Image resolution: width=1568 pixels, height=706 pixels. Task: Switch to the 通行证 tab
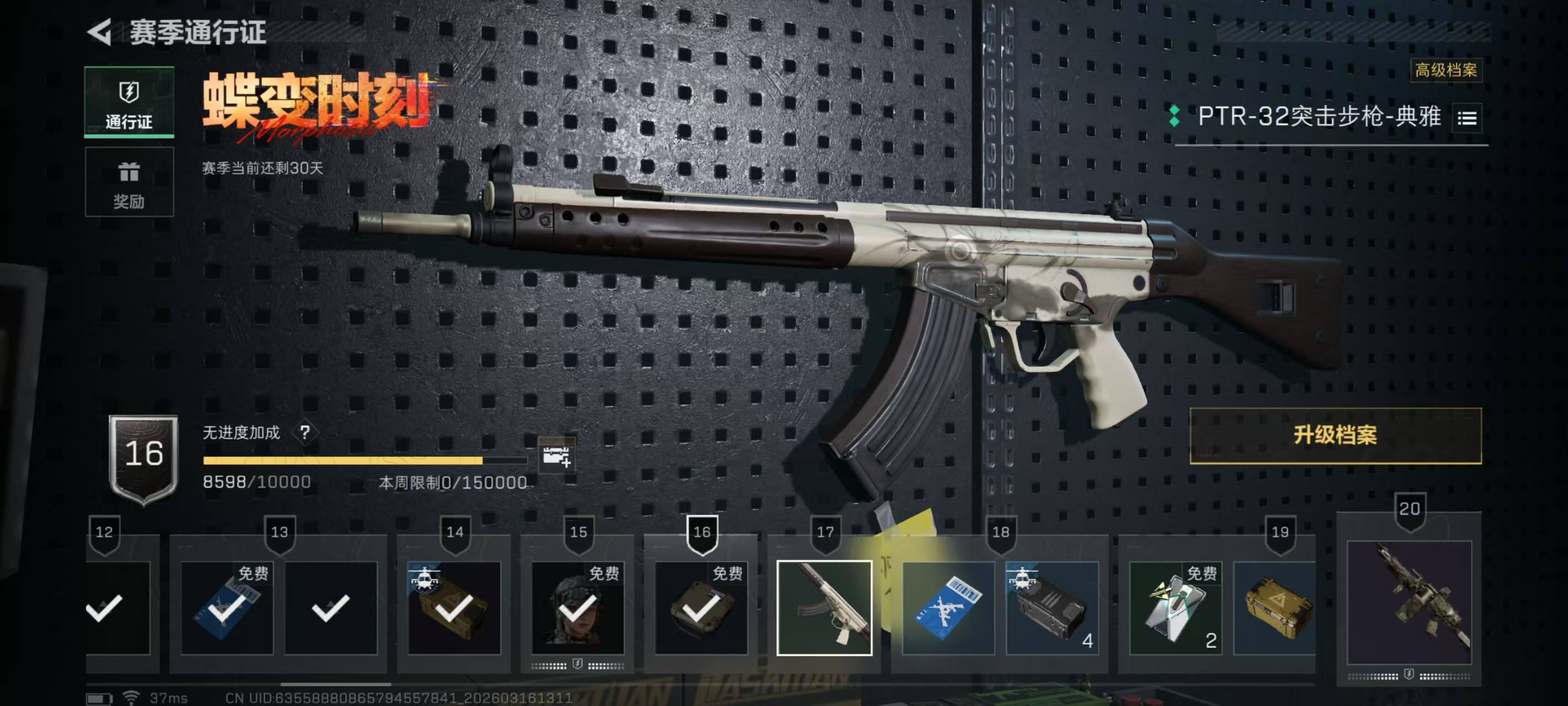[129, 103]
